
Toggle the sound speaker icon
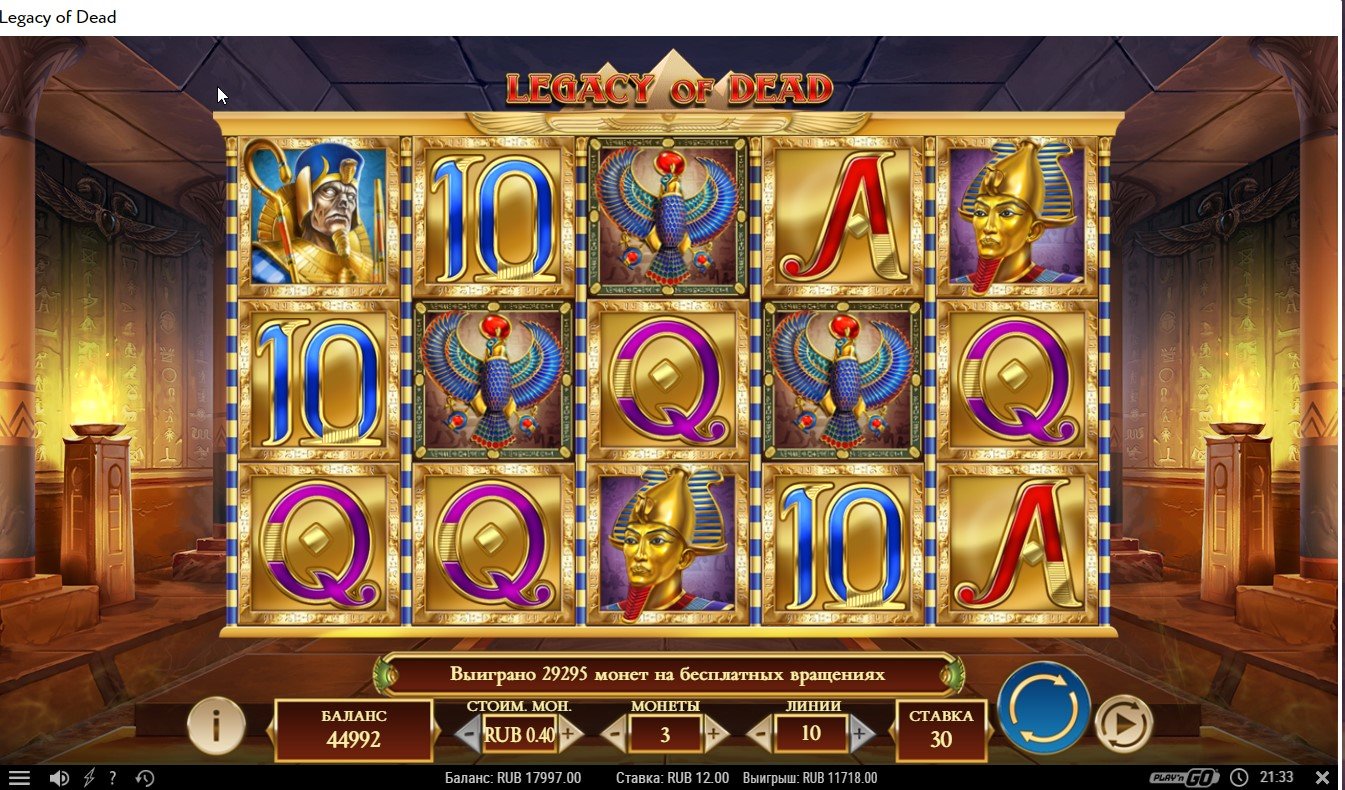59,778
